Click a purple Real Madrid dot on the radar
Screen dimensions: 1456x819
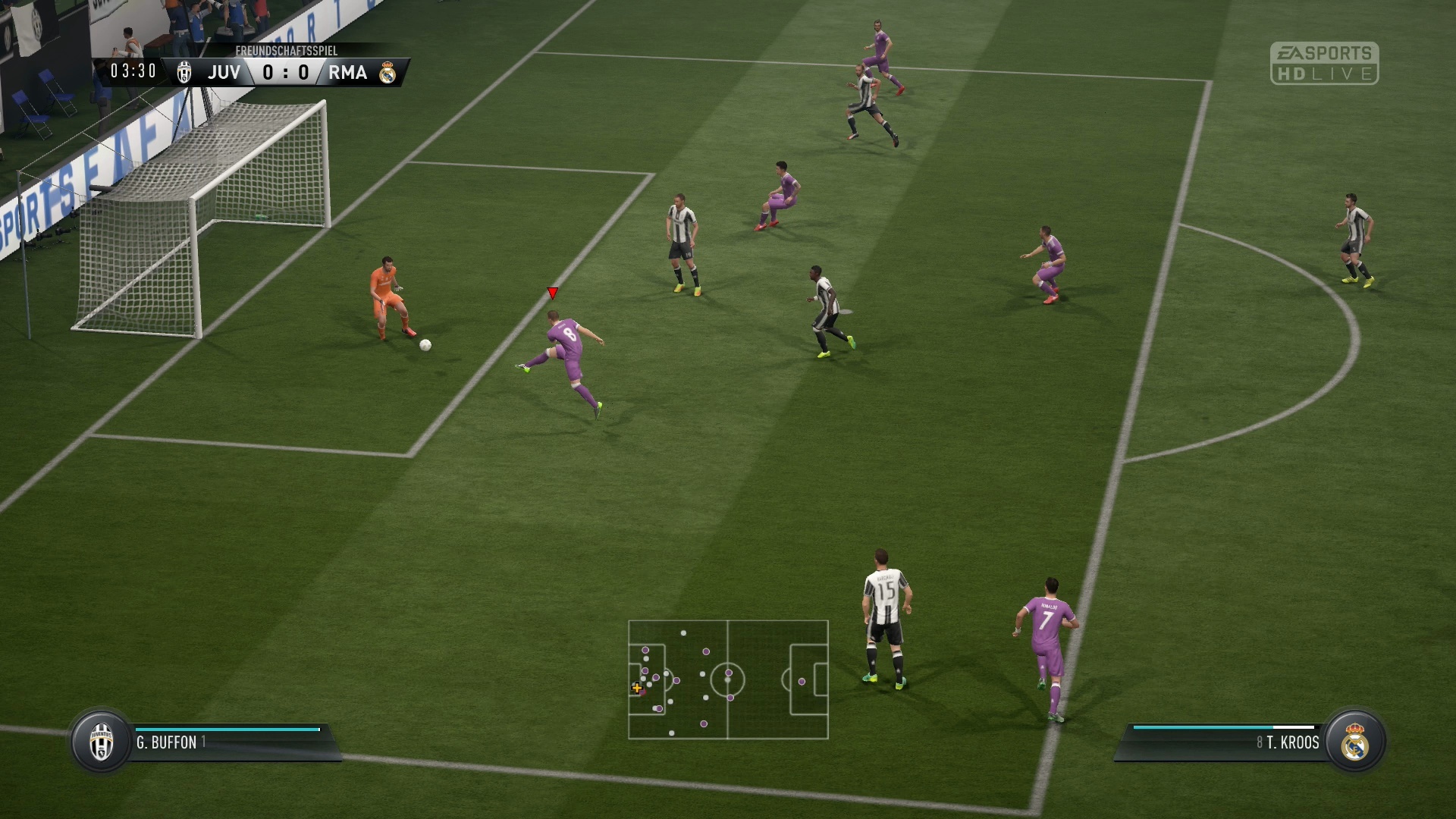coord(729,673)
